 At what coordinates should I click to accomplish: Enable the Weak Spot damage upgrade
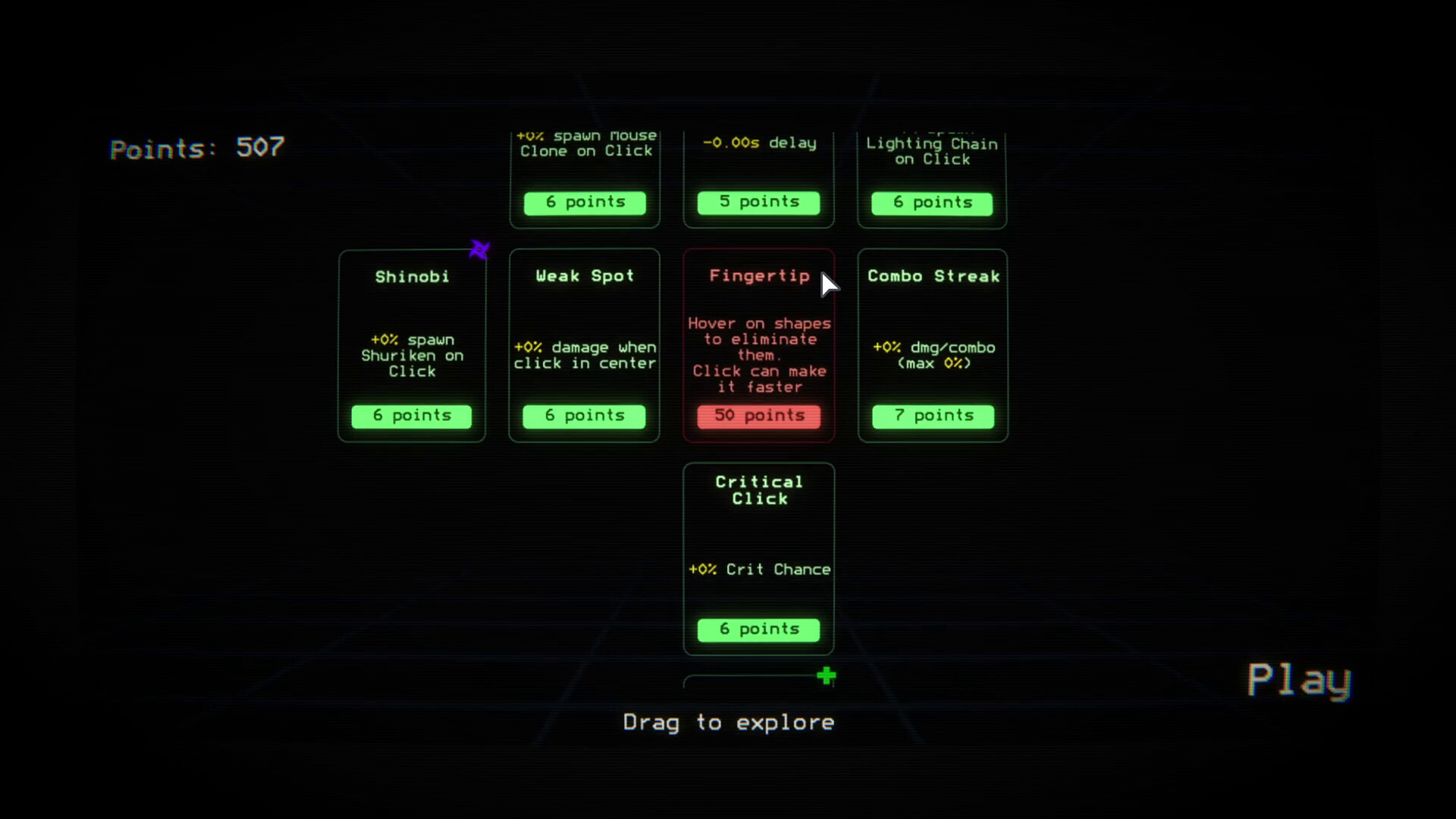click(x=584, y=416)
